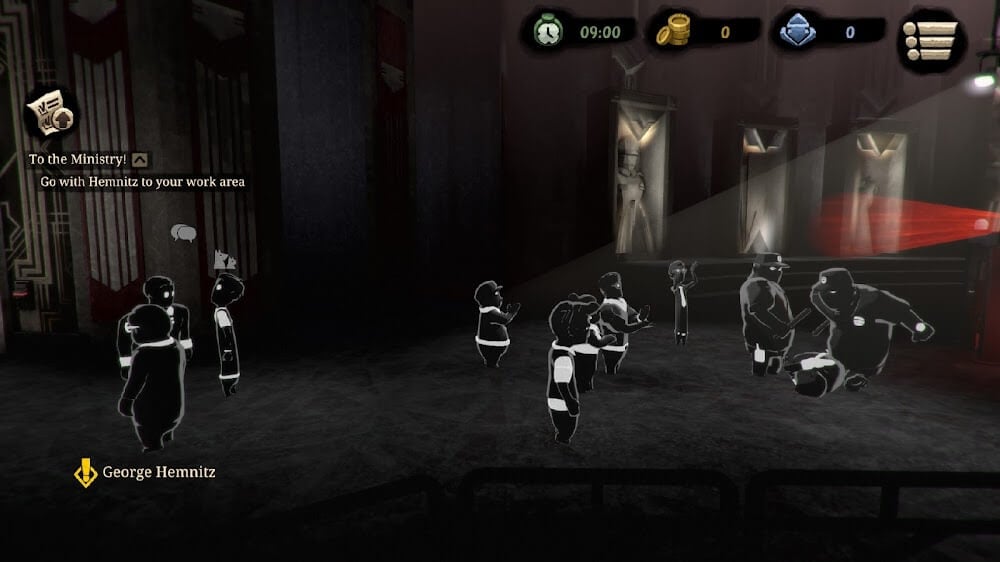Image resolution: width=1000 pixels, height=562 pixels.
Task: Collapse the To the Ministry! objective
Action: (x=141, y=158)
